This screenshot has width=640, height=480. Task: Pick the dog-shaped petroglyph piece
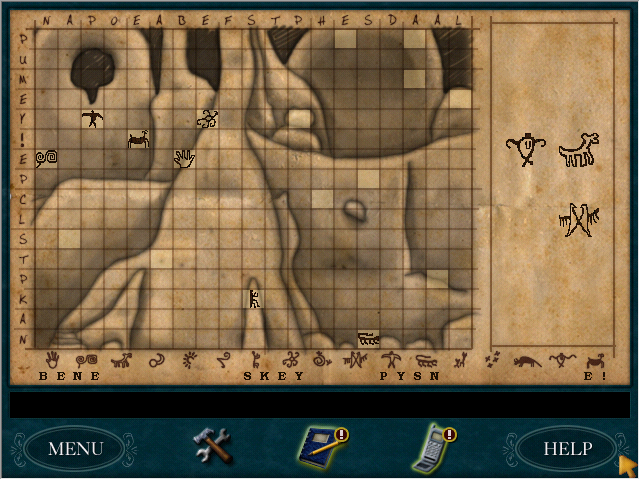tap(577, 151)
